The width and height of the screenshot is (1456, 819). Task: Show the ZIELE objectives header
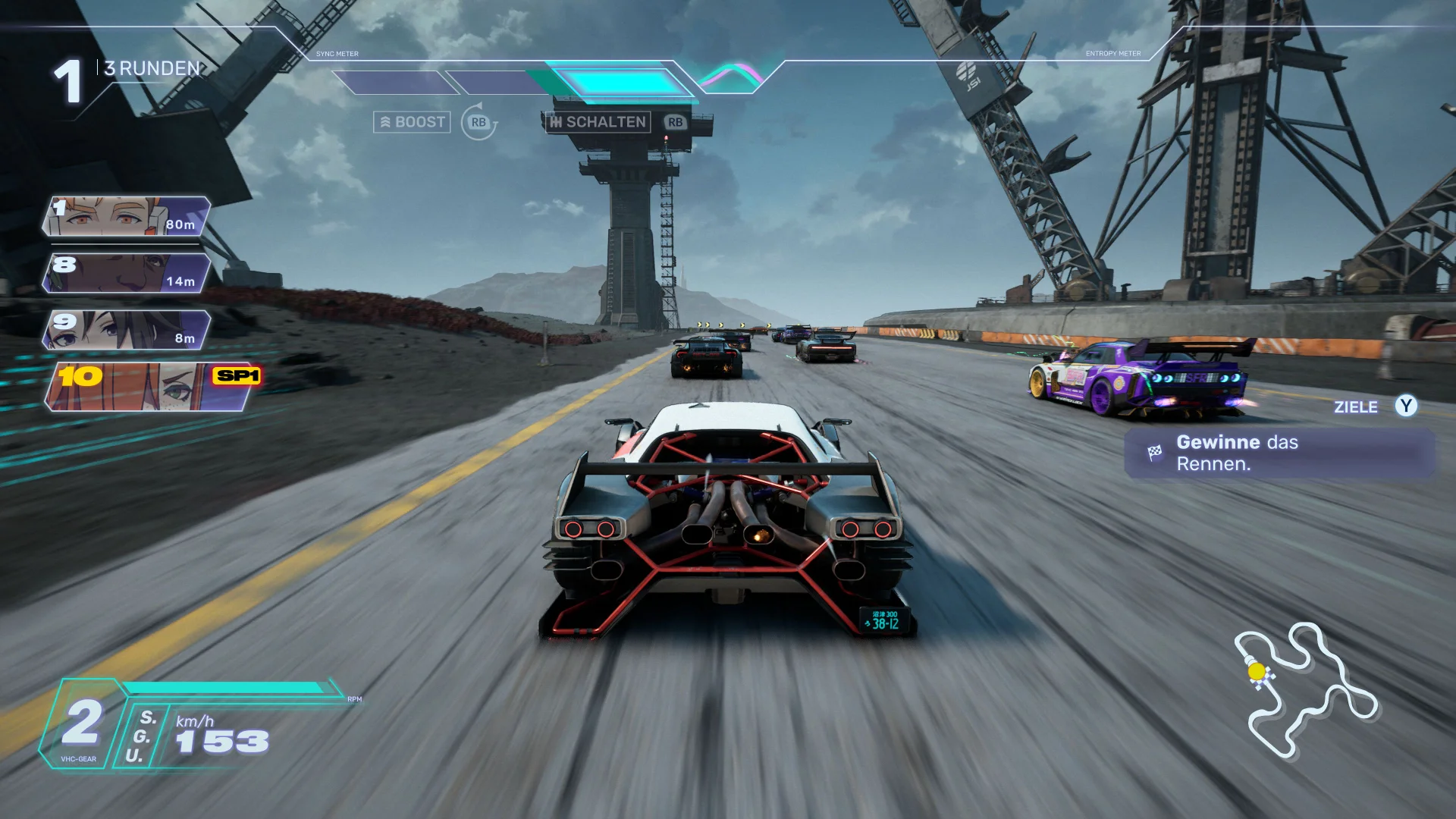tap(1356, 407)
